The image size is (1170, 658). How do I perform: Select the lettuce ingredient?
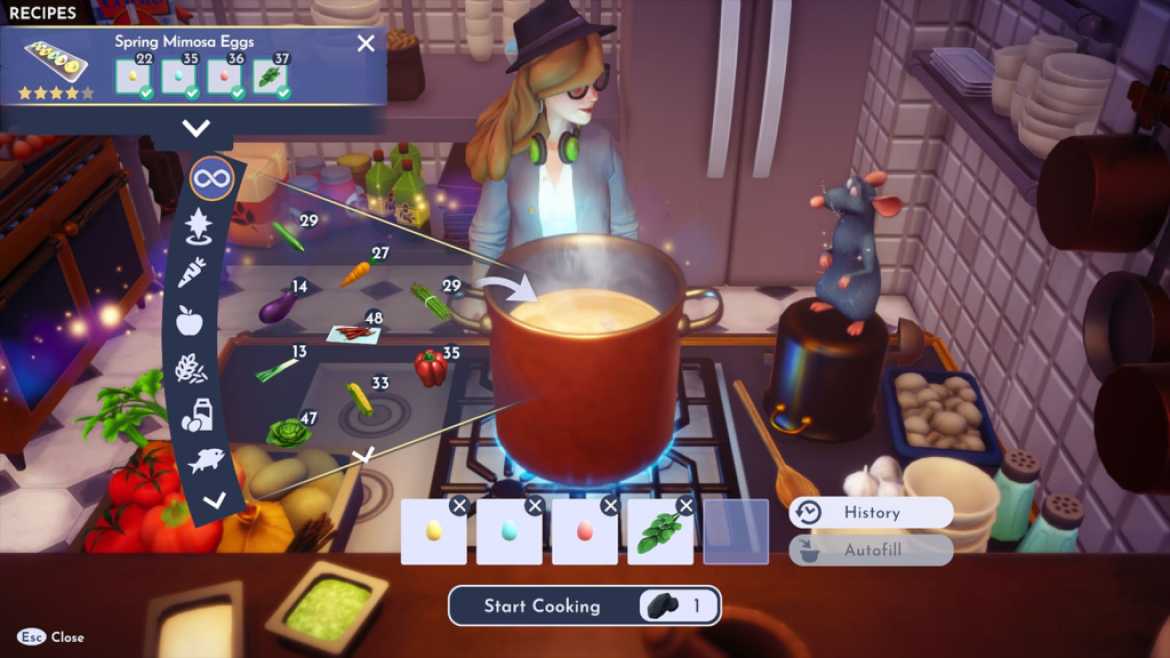click(287, 432)
